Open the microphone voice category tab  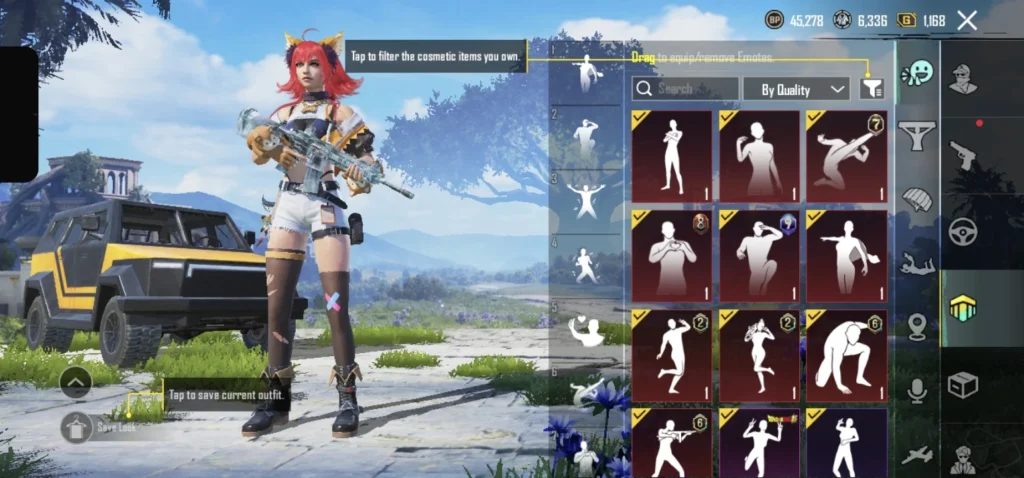917,391
